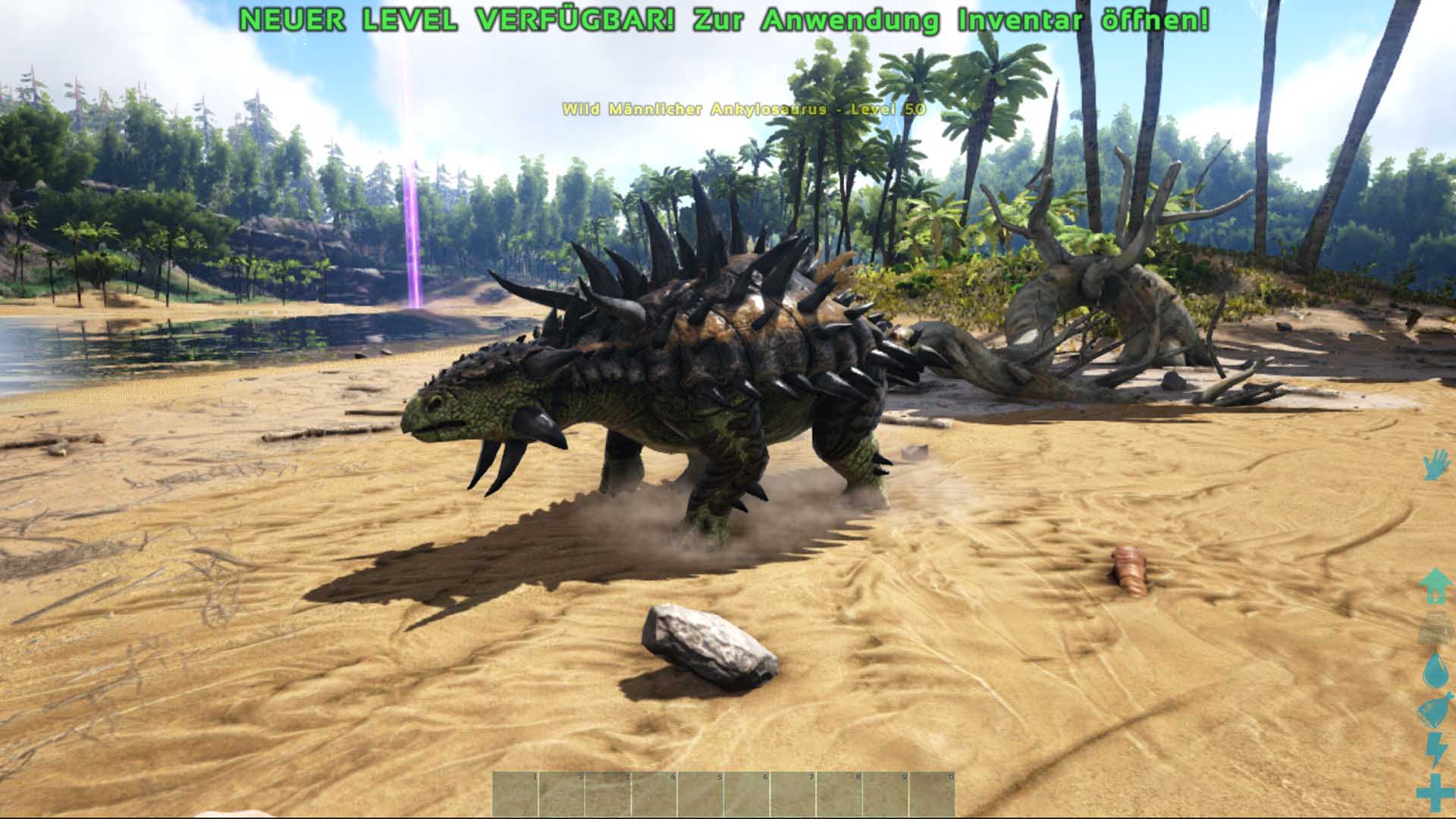Click the meat food status icon
Screen dimensions: 1456x819
tap(1435, 711)
